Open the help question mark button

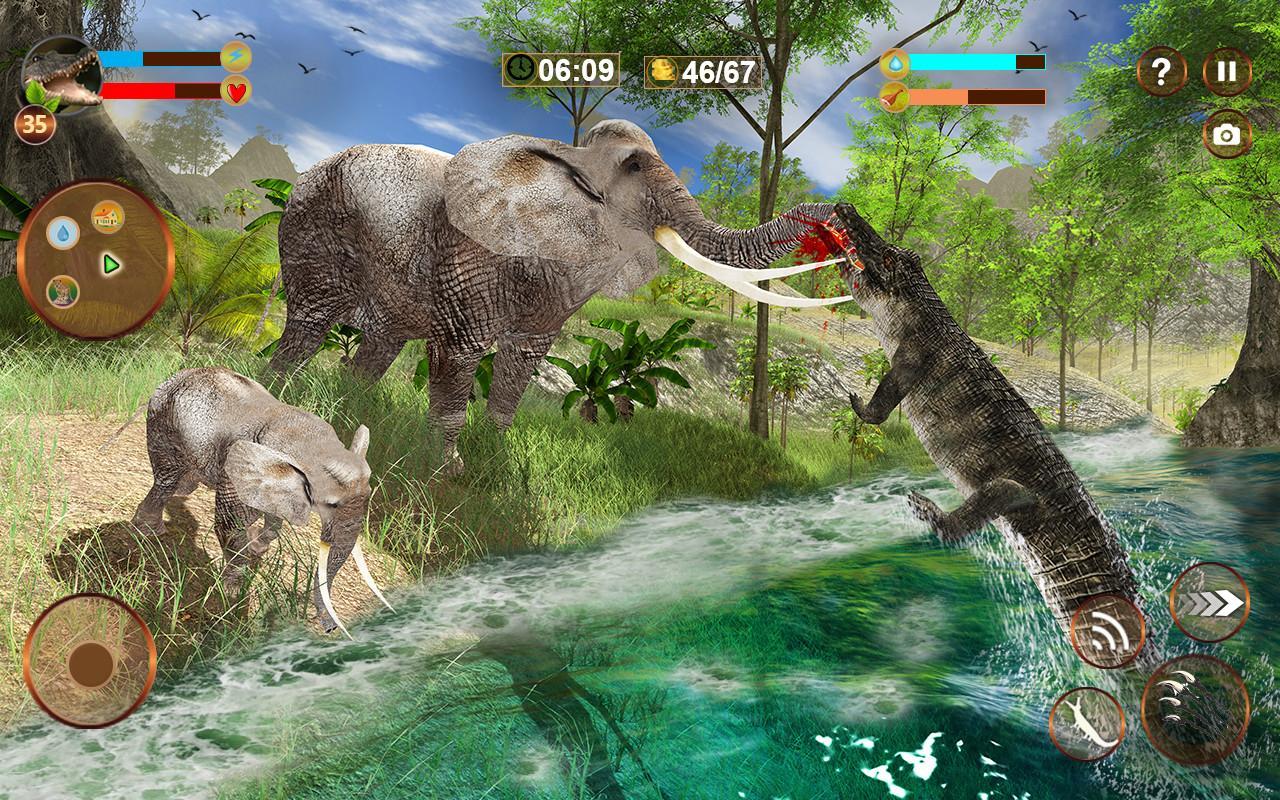[1160, 70]
